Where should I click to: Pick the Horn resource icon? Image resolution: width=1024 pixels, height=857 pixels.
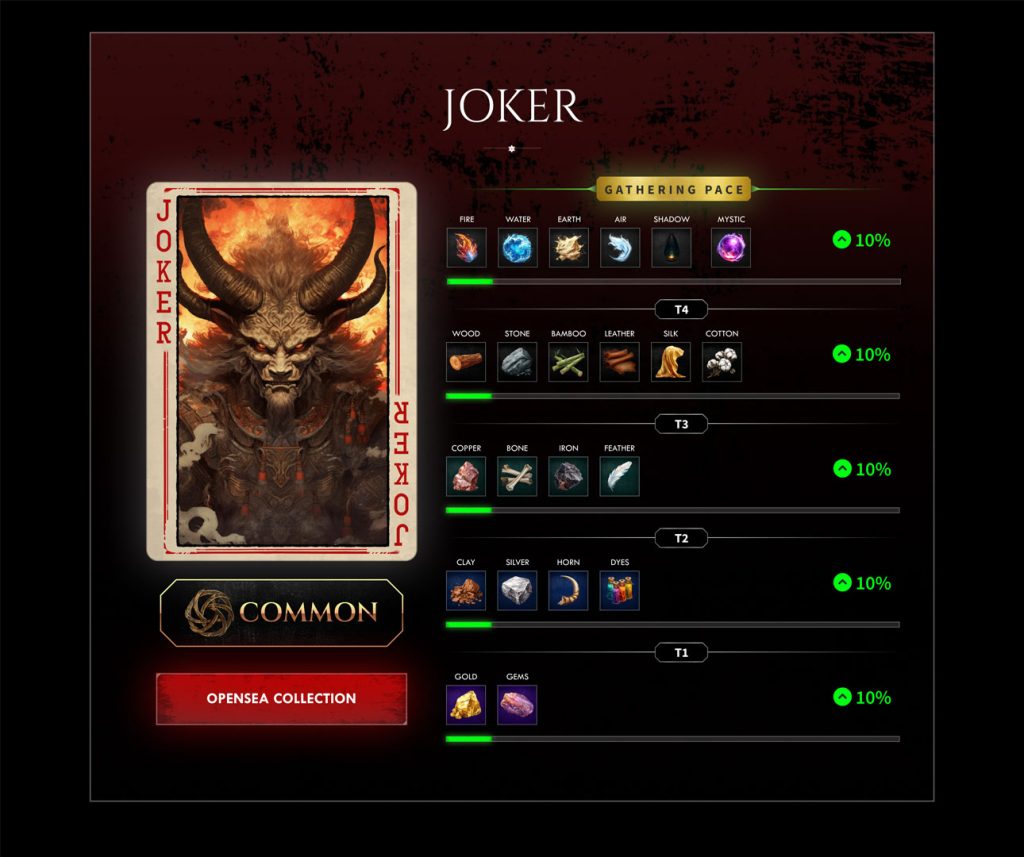point(569,590)
